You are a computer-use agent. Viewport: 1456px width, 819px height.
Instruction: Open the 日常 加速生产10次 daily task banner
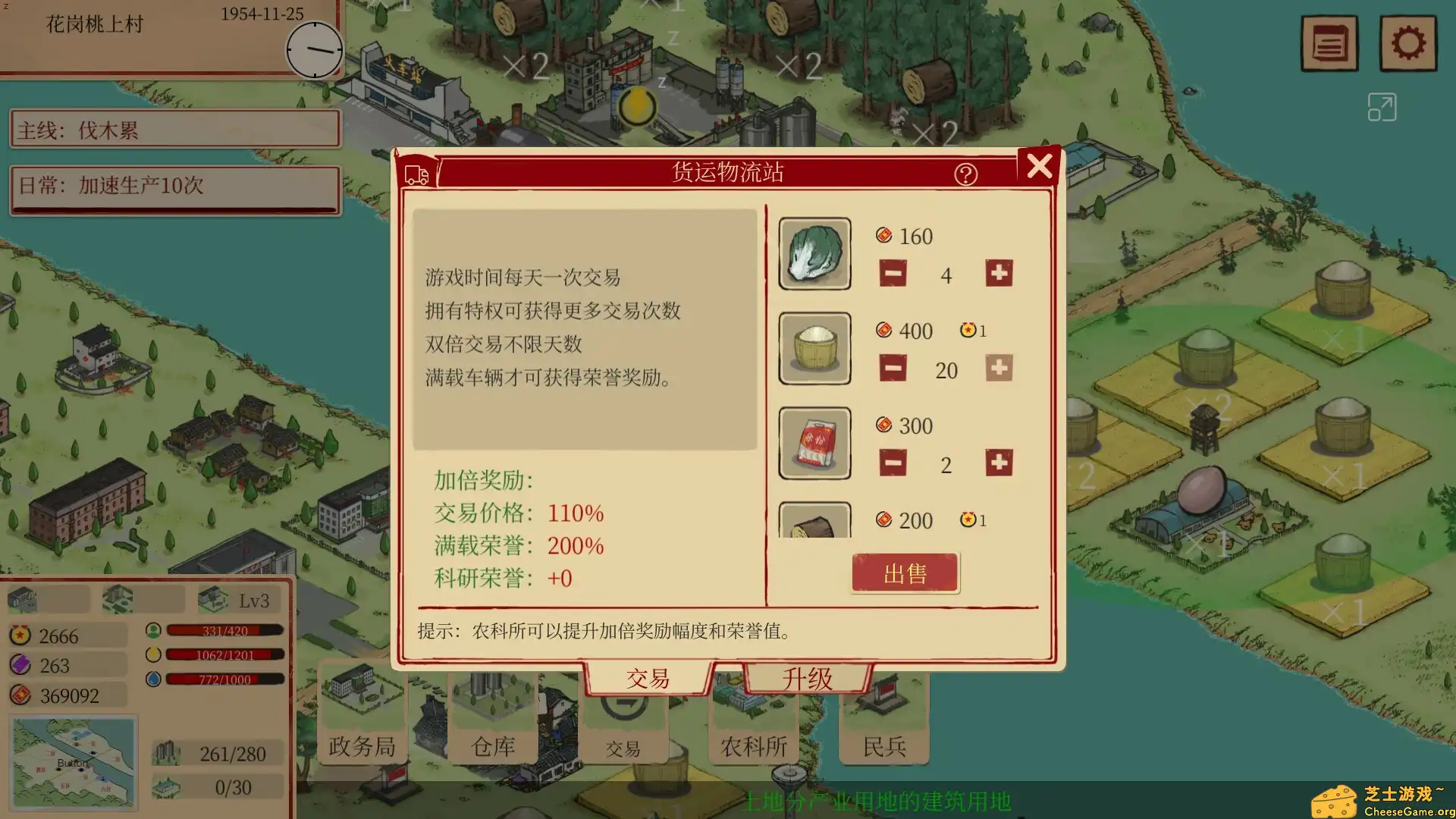pyautogui.click(x=174, y=188)
